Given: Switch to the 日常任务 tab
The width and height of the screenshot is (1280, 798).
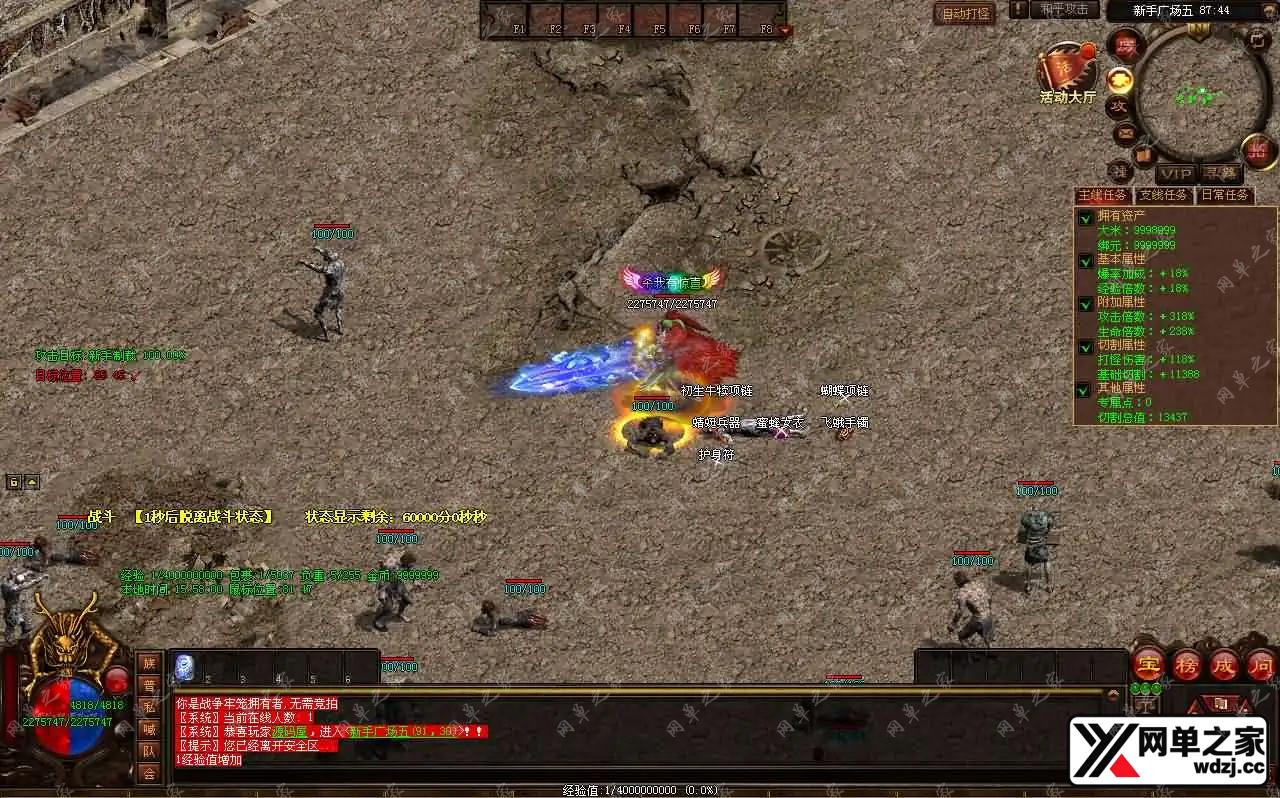Looking at the screenshot, I should (1224, 195).
